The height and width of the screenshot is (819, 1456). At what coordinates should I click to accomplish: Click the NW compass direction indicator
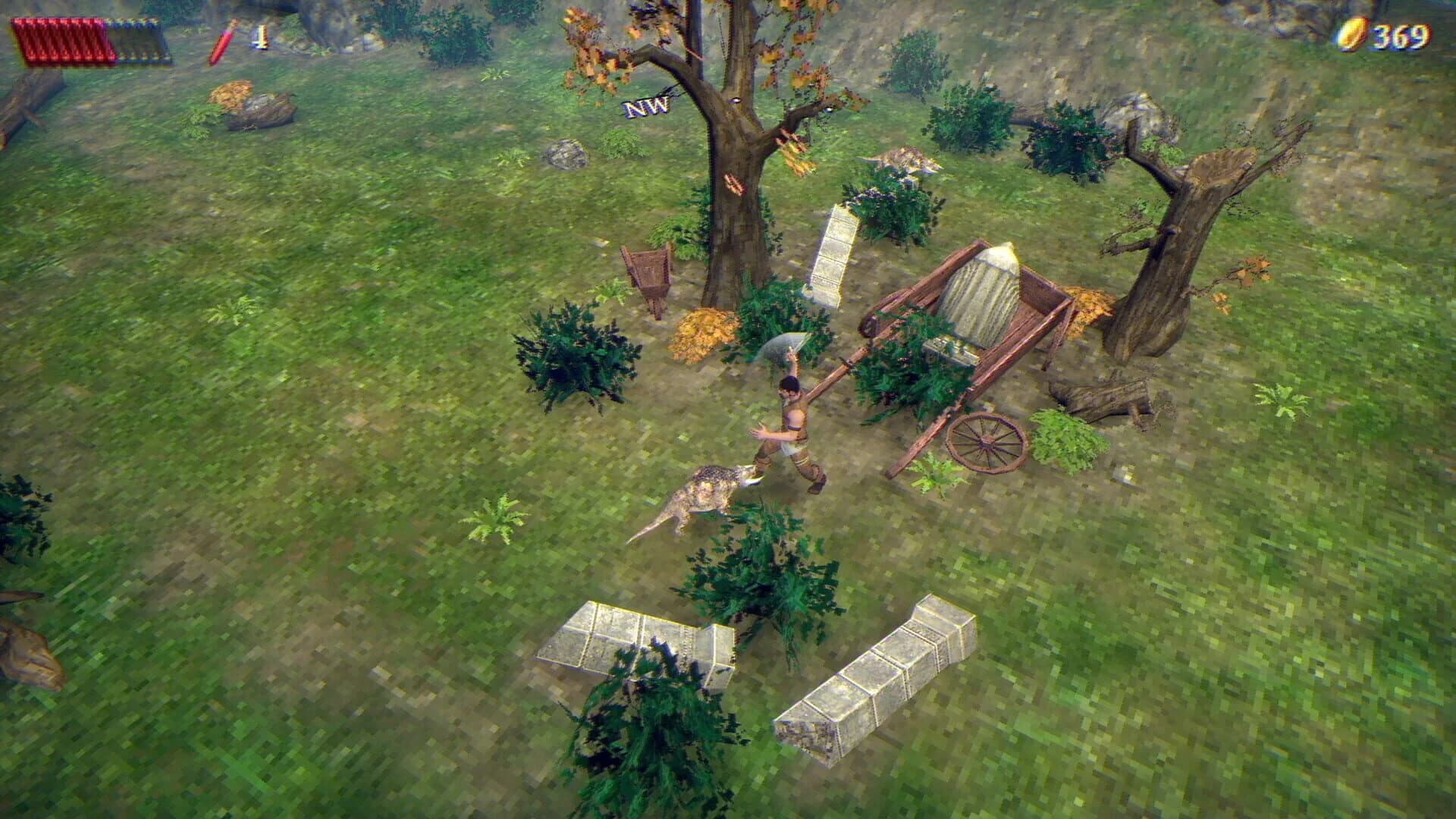(x=646, y=108)
